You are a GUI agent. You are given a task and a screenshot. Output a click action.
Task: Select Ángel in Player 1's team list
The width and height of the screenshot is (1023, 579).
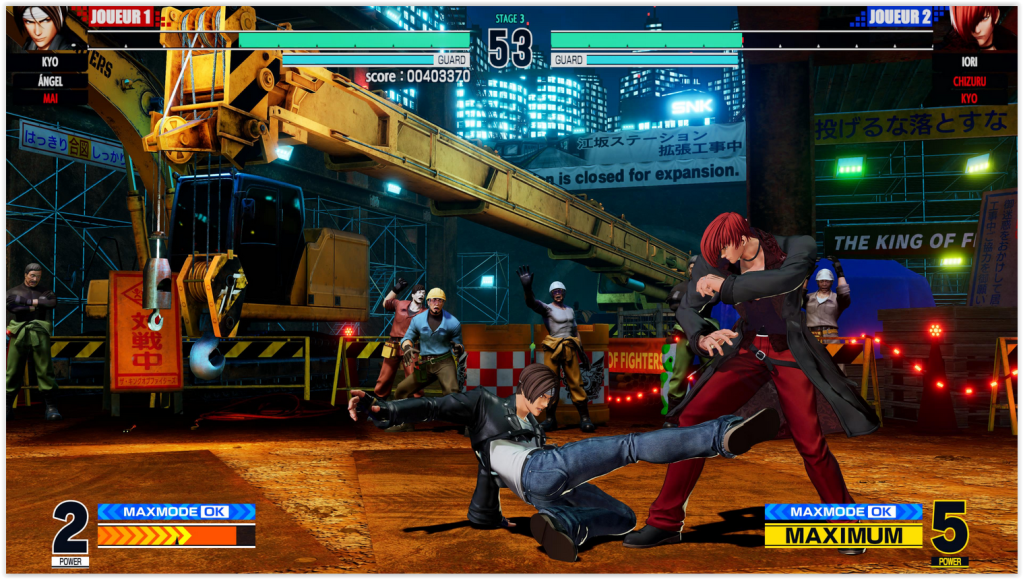tap(49, 80)
